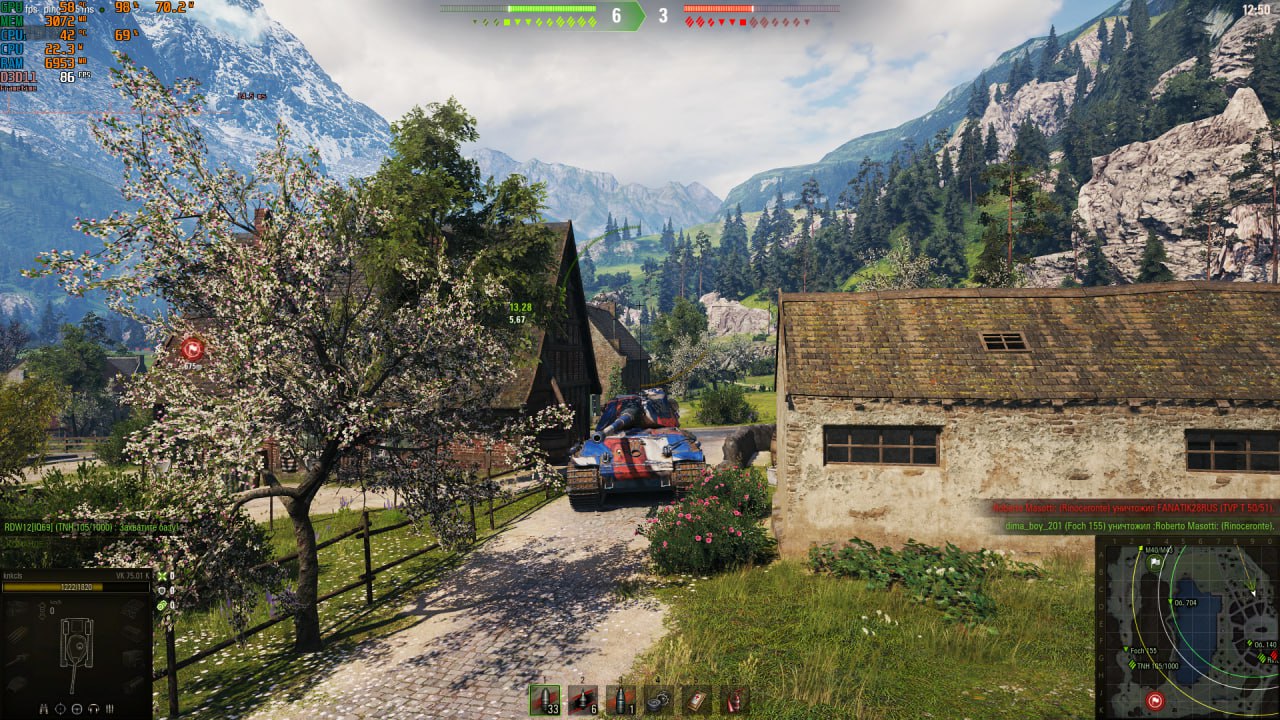Image resolution: width=1280 pixels, height=720 pixels.
Task: Activate the first aid kit consumable
Action: click(696, 699)
